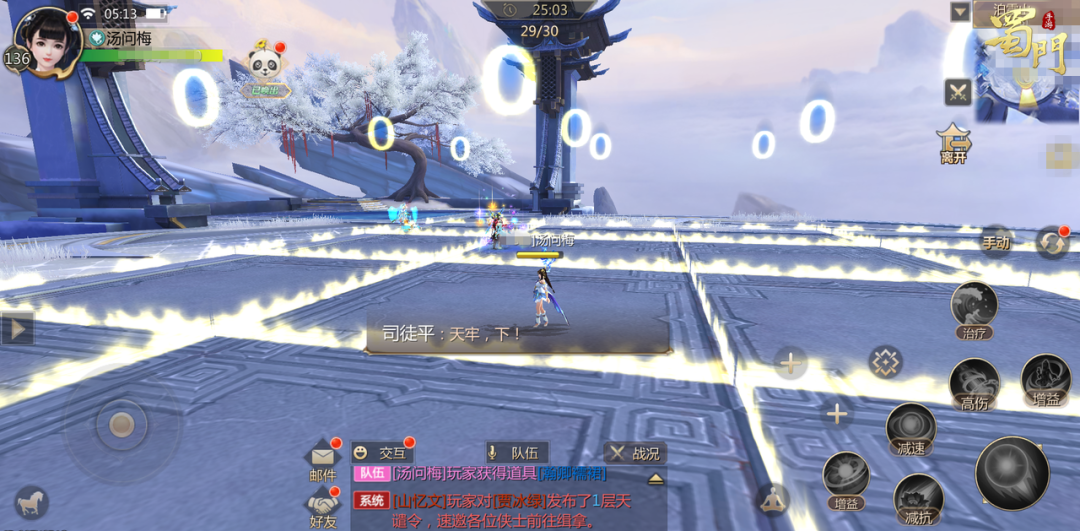Collapse the minimap with the dropdown arrow

[960, 12]
